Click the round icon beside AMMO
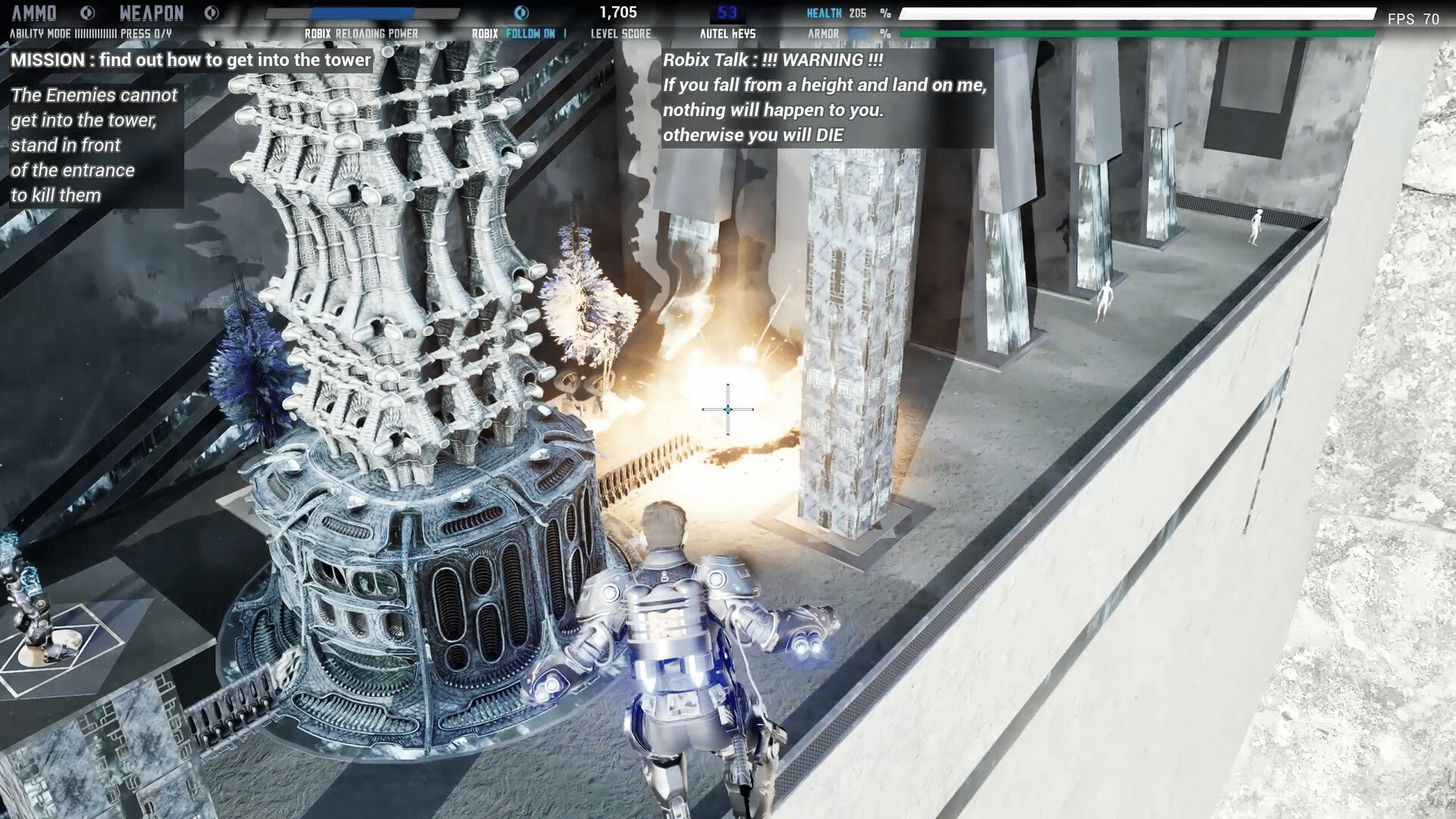This screenshot has width=1456, height=819. (87, 13)
